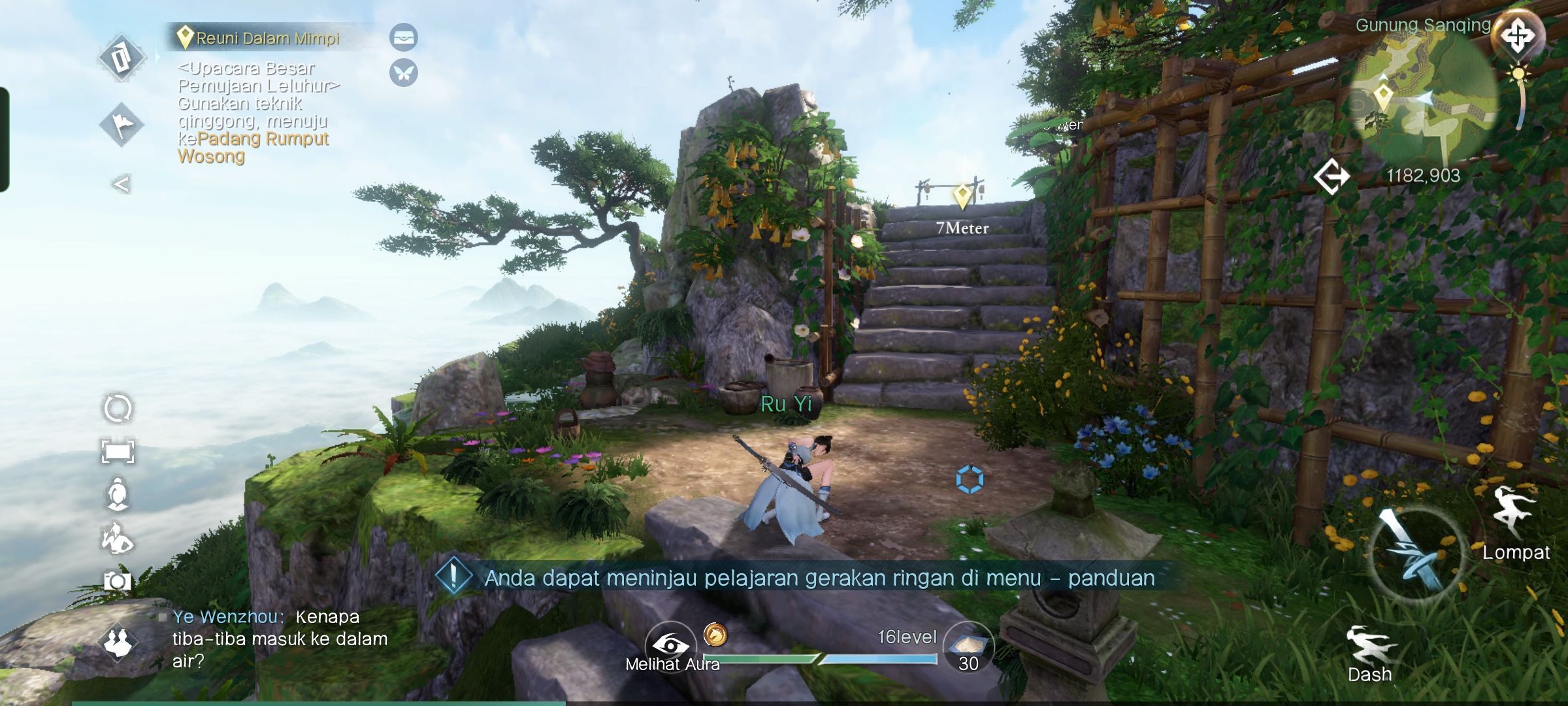Open Ye Wenzhou chat message box
Viewport: 1568px width, 706px height.
click(280, 639)
